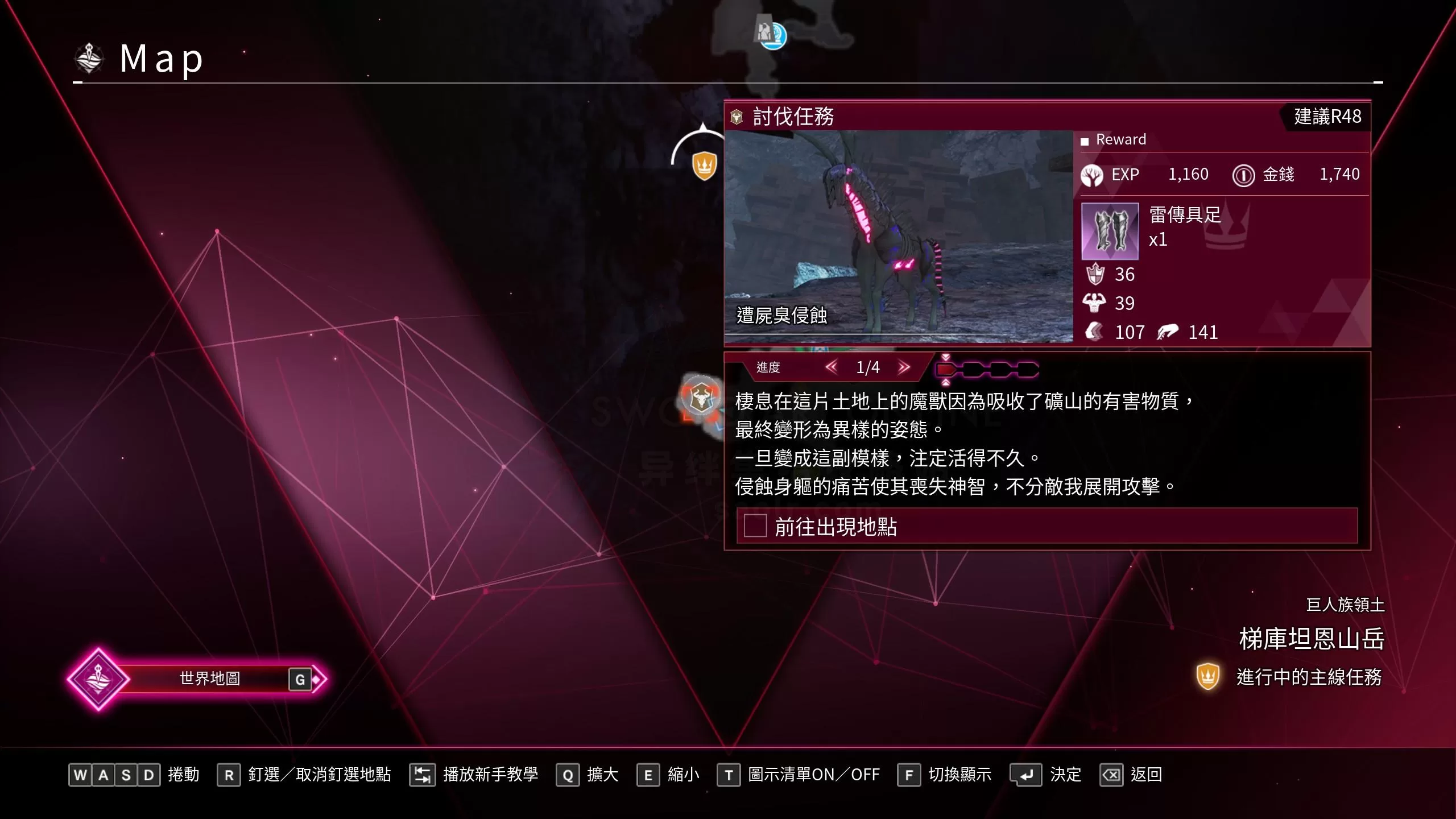Select the 進行中的主線任務 legend entry

(x=1308, y=677)
